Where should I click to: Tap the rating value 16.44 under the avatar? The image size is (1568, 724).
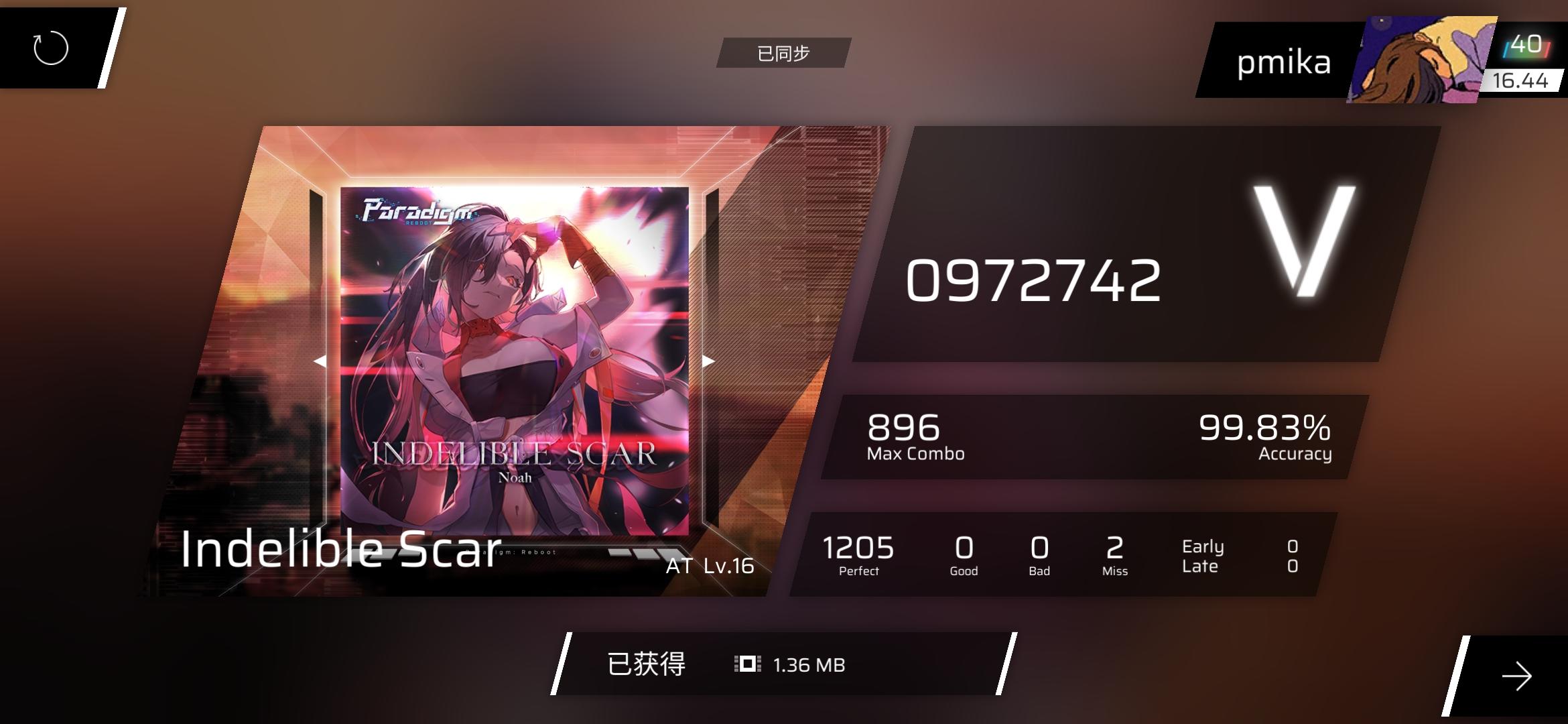click(x=1522, y=82)
